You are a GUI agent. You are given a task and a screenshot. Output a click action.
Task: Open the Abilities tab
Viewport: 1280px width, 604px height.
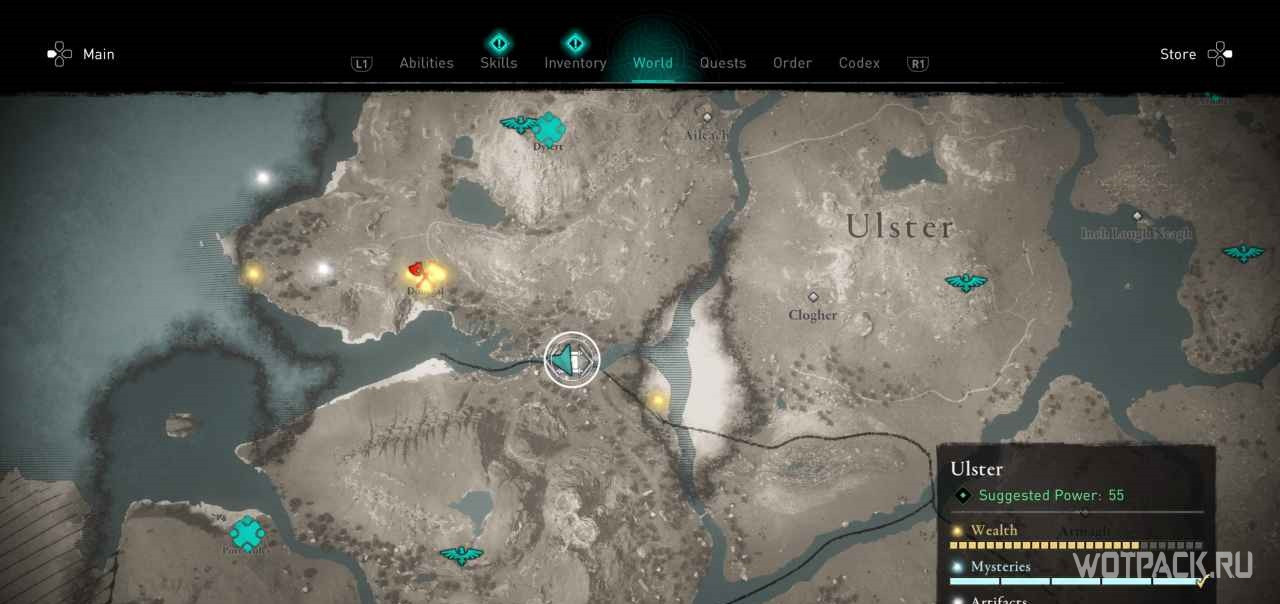(x=426, y=63)
